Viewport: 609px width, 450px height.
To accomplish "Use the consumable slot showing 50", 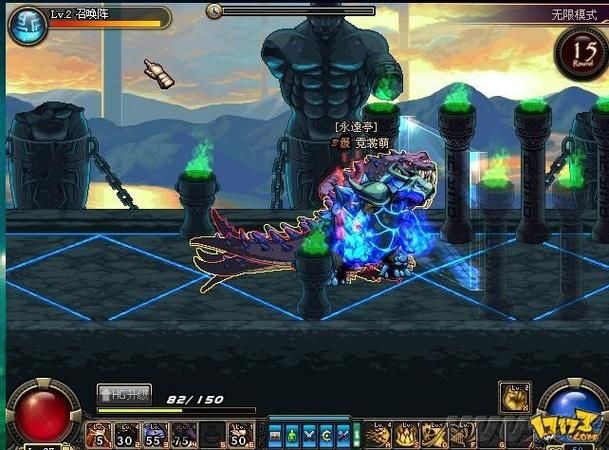I will point(238,435).
